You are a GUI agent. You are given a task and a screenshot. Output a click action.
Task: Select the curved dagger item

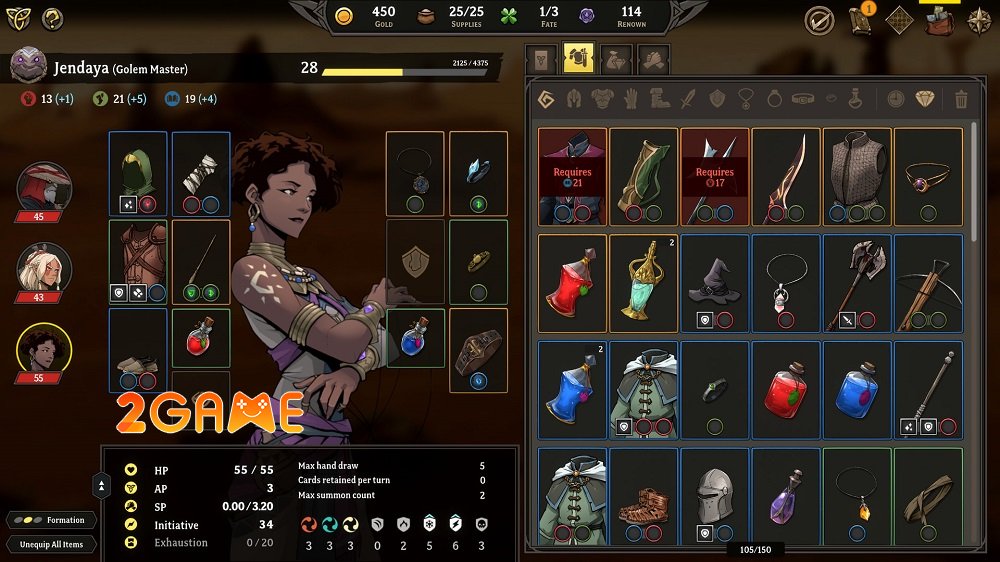tap(785, 175)
